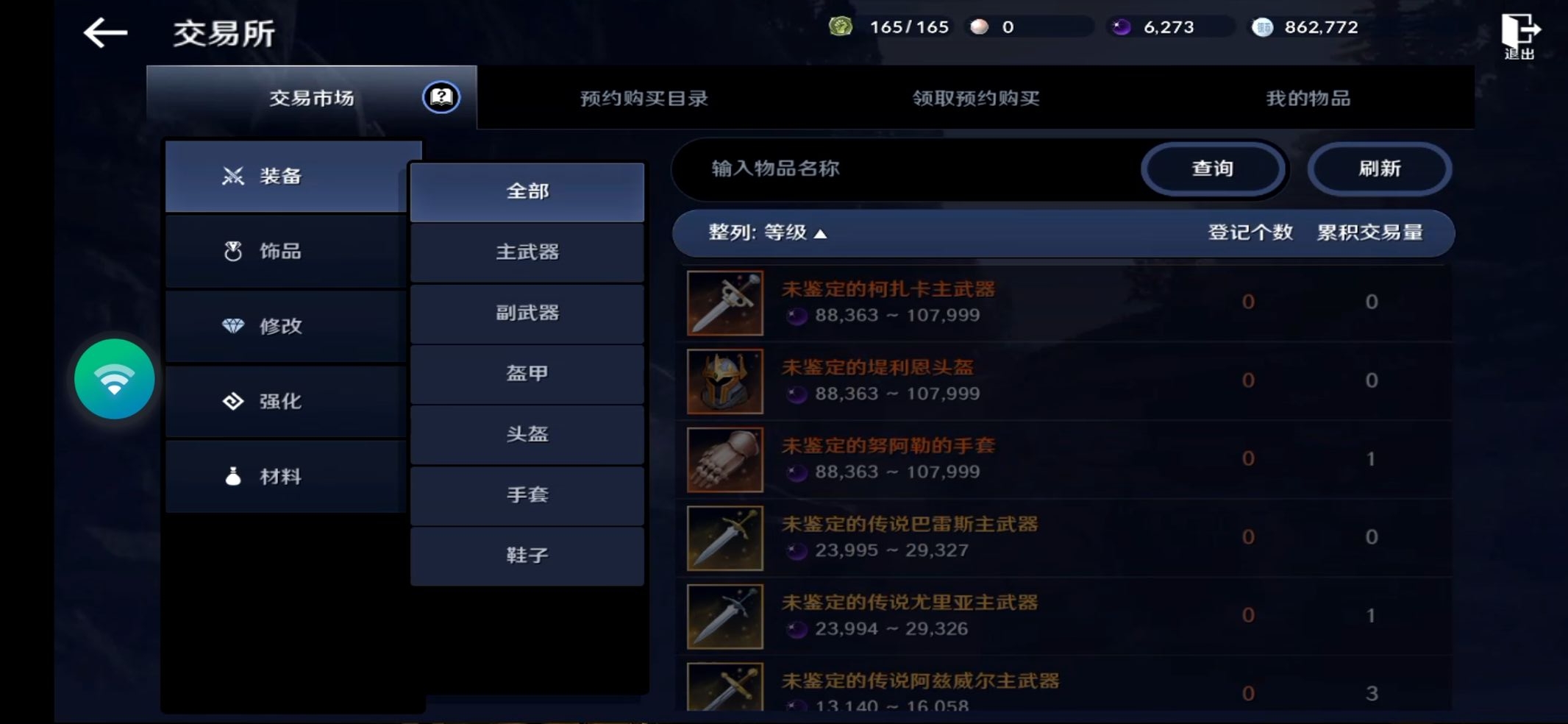Choose 鞋子 from the equipment sublist
The height and width of the screenshot is (724, 1568).
click(x=527, y=556)
